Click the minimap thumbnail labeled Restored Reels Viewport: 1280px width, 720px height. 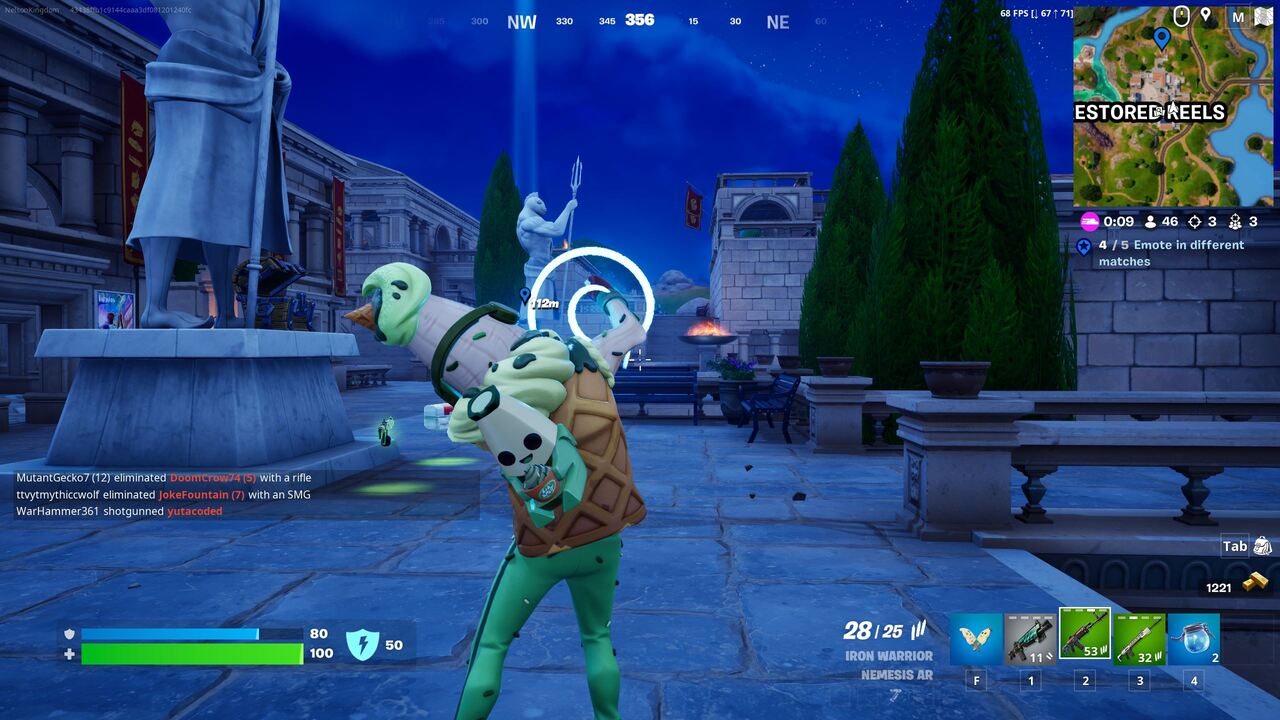(1170, 105)
